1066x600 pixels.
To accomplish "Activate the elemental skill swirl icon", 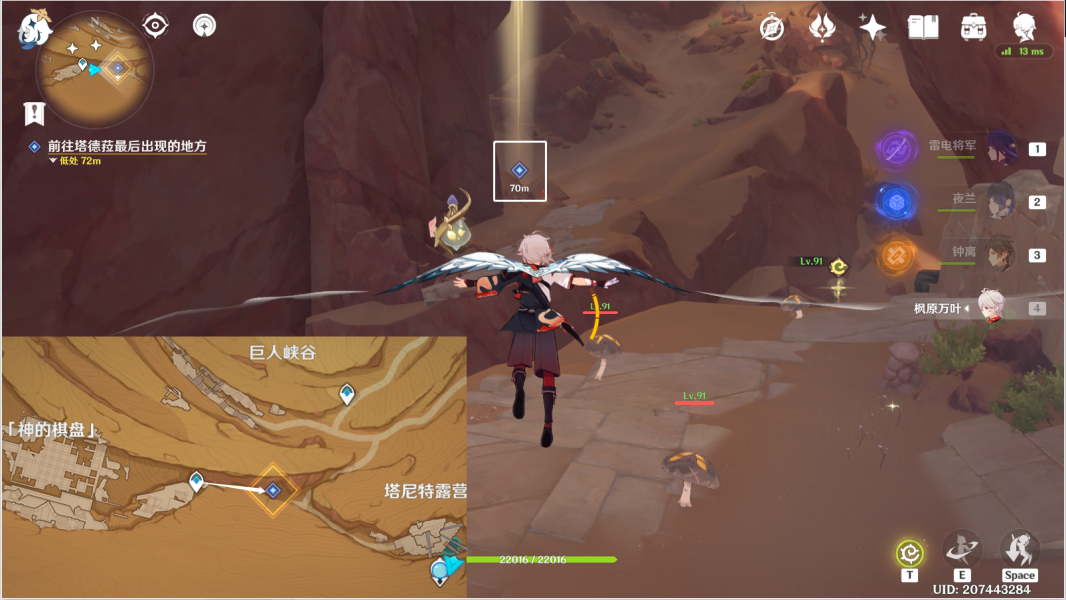I will [961, 549].
